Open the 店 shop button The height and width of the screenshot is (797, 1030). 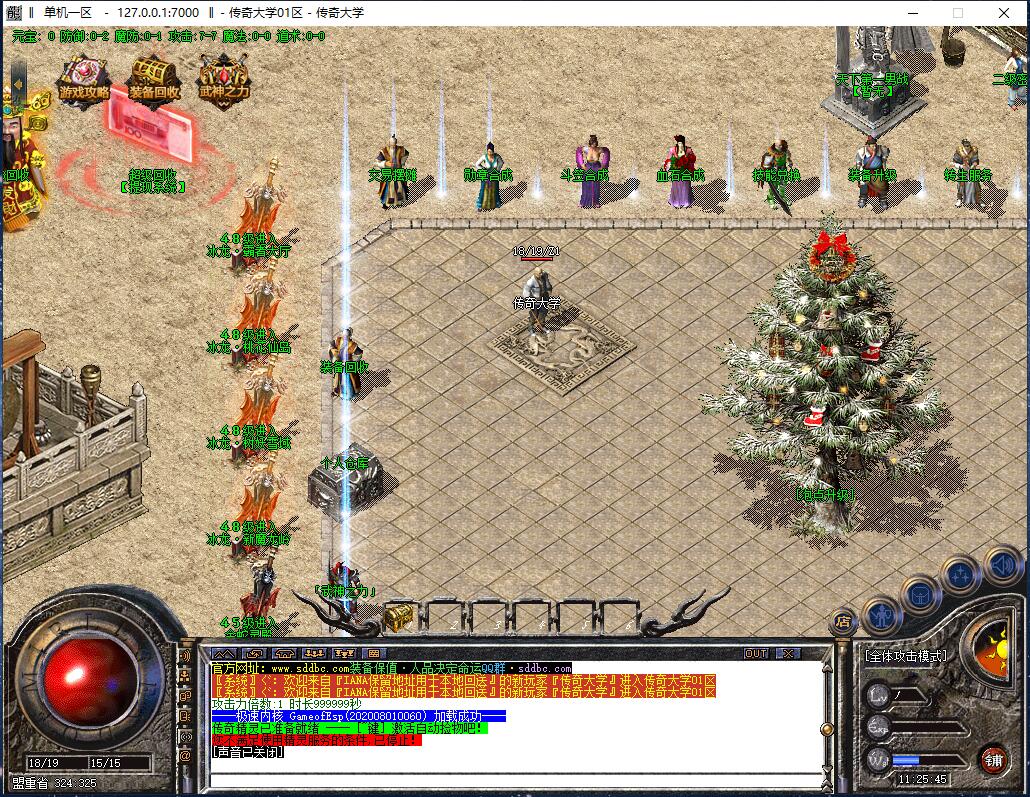pyautogui.click(x=843, y=620)
